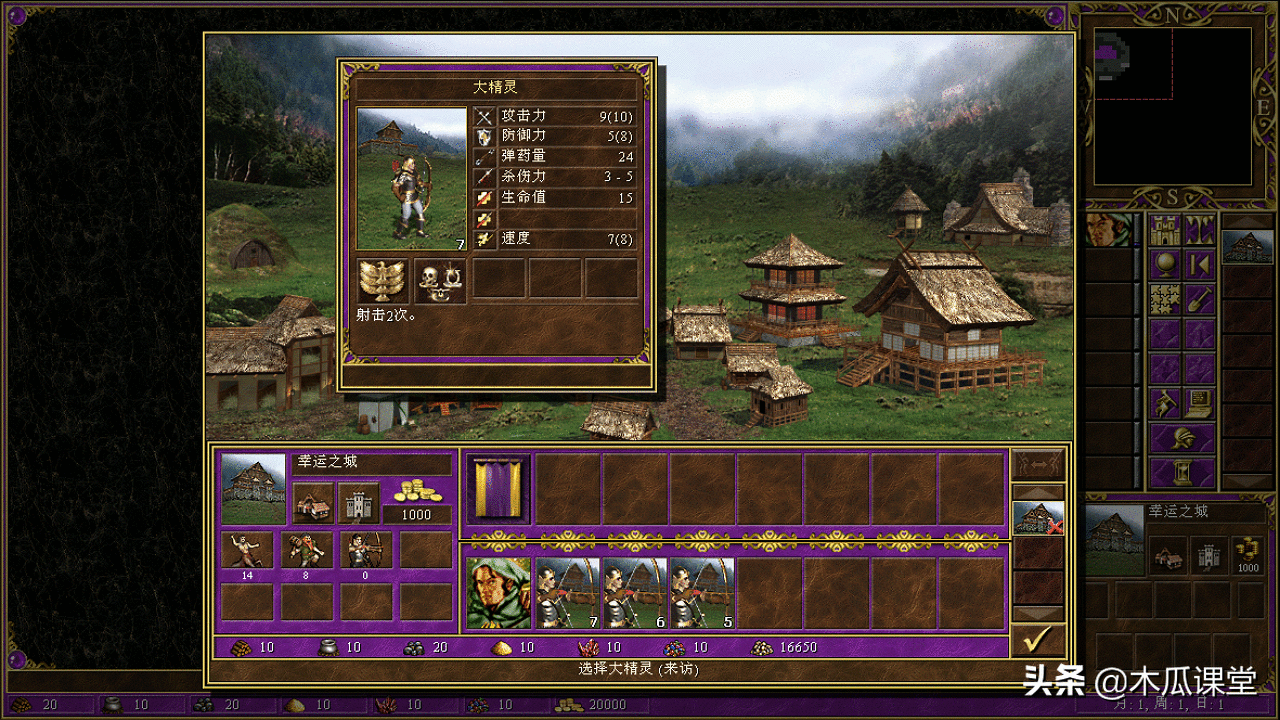Click the purple banner garrison slot

click(498, 488)
